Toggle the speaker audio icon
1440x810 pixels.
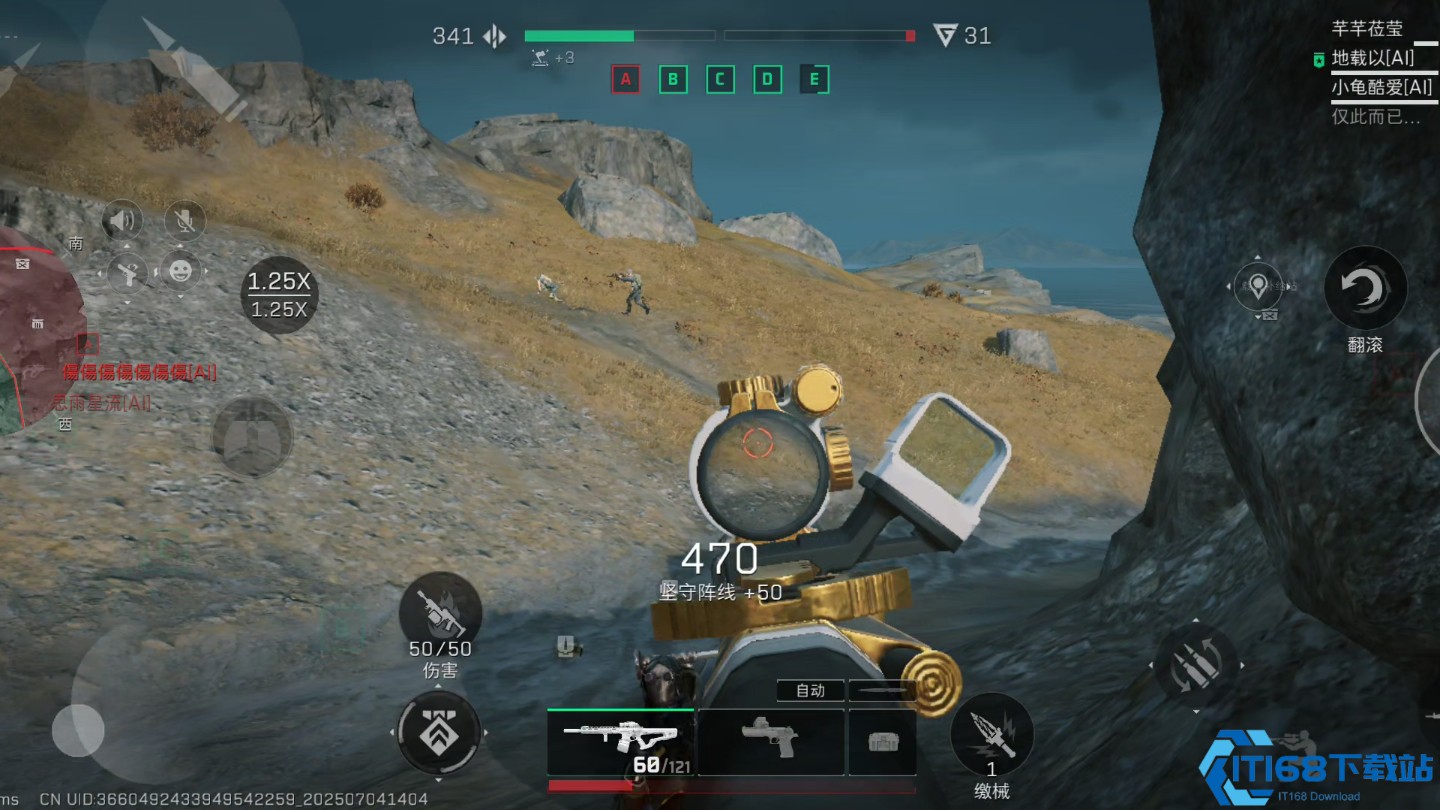tap(123, 220)
